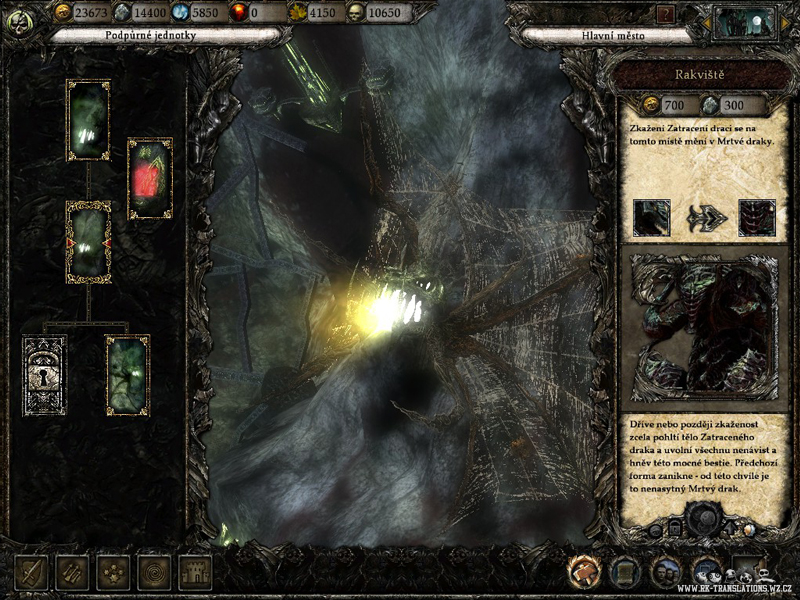The image size is (800, 600).
Task: Click the locked keyhole building card
Action: 45,375
